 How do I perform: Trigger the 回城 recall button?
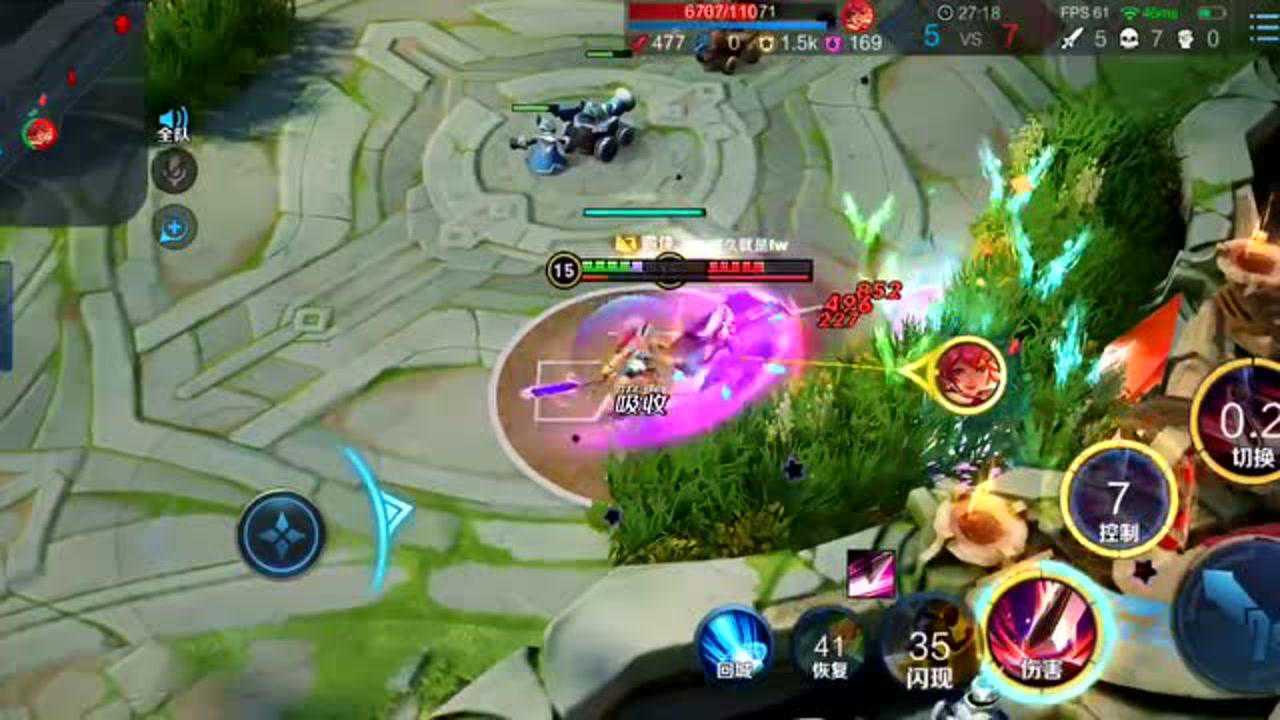734,644
